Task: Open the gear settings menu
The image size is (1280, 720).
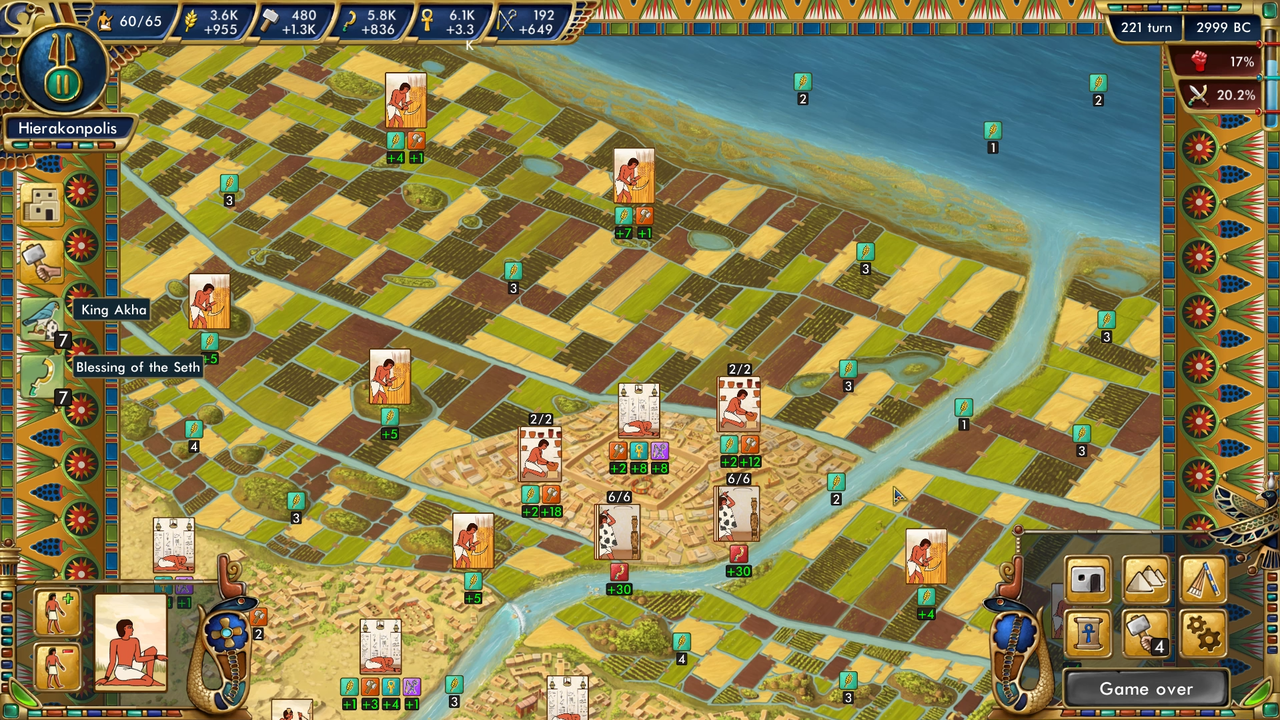Action: [x=1203, y=634]
